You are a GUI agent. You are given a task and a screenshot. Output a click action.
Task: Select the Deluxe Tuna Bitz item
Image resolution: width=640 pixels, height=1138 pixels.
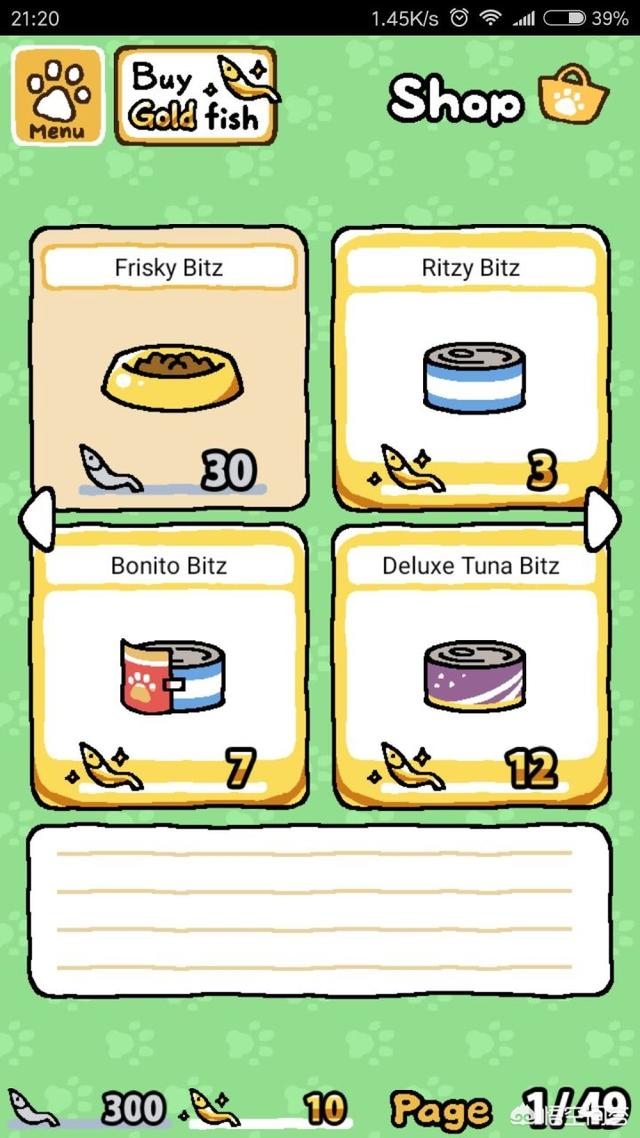click(471, 666)
